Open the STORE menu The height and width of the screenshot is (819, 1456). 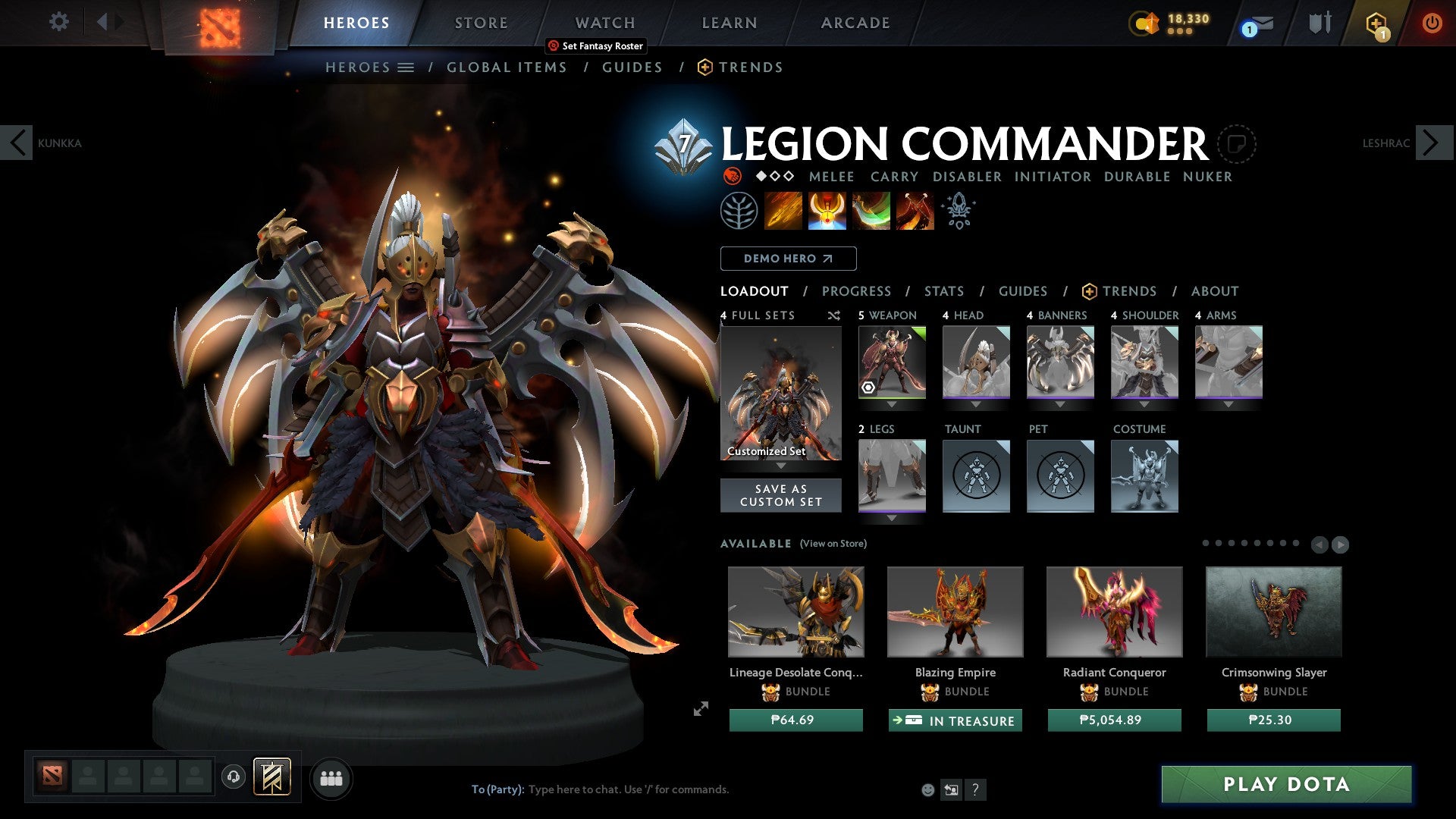tap(481, 22)
